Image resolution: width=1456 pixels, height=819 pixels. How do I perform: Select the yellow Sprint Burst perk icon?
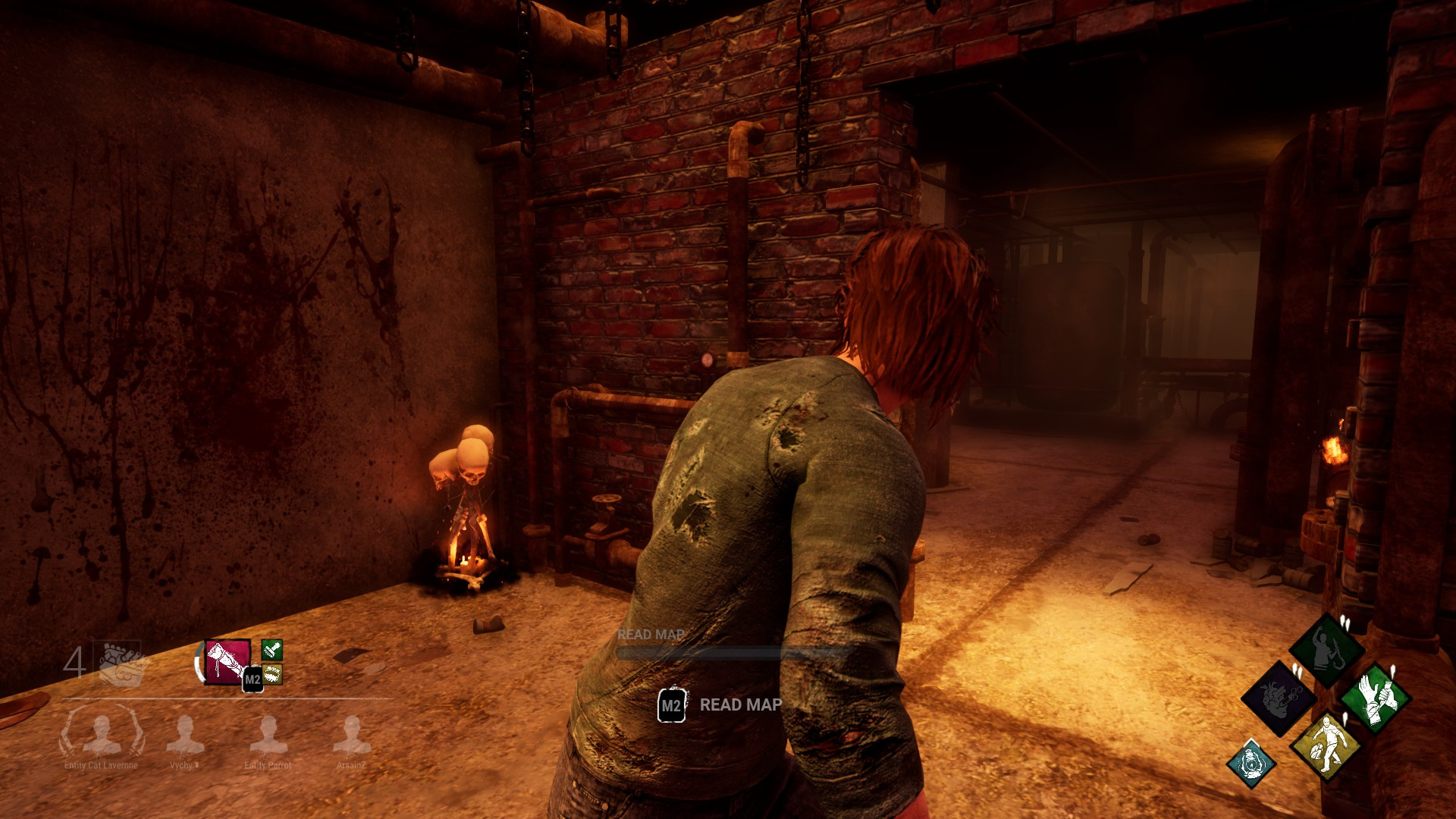coord(1326,748)
